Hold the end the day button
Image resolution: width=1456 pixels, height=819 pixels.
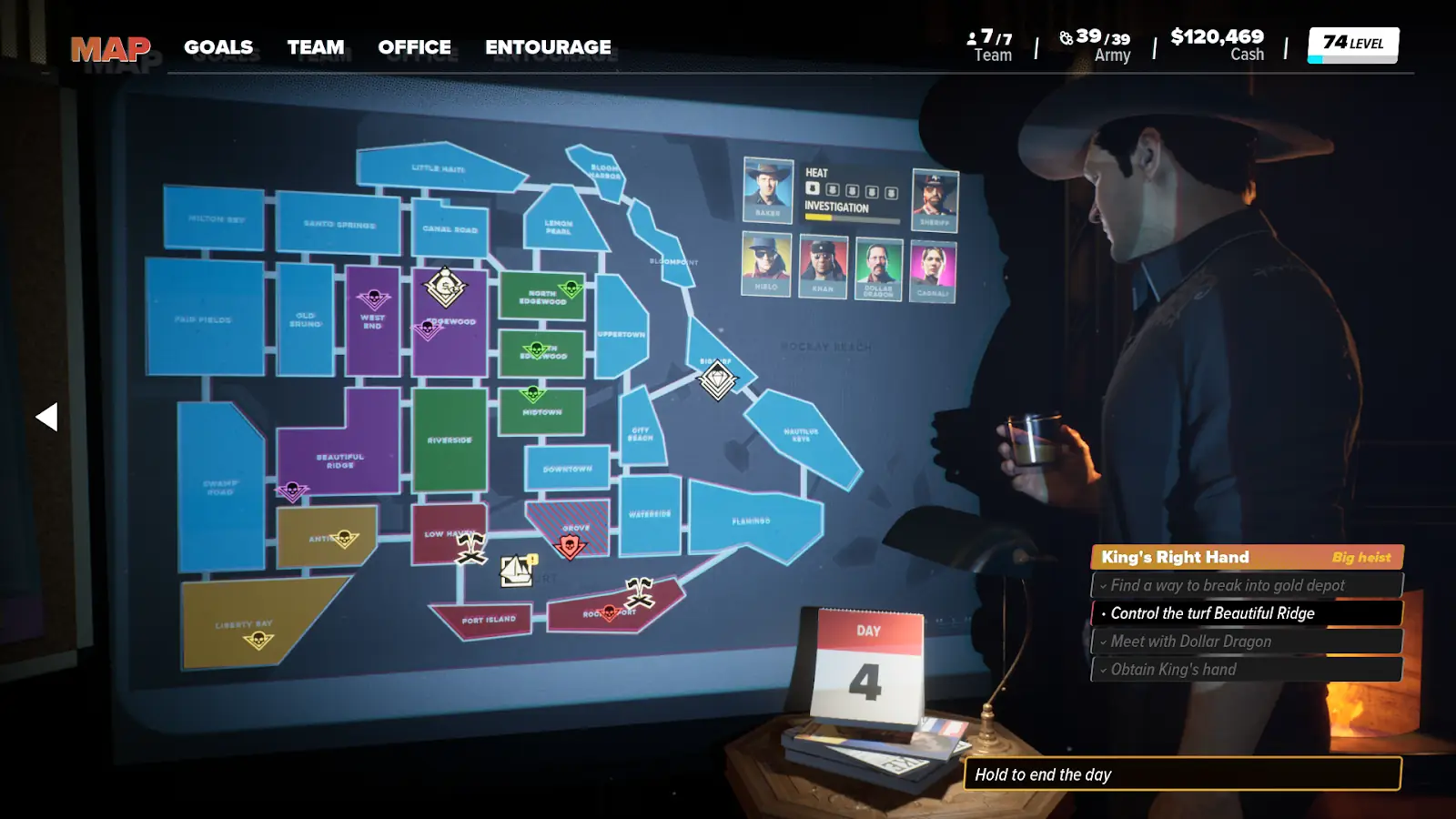(1182, 774)
